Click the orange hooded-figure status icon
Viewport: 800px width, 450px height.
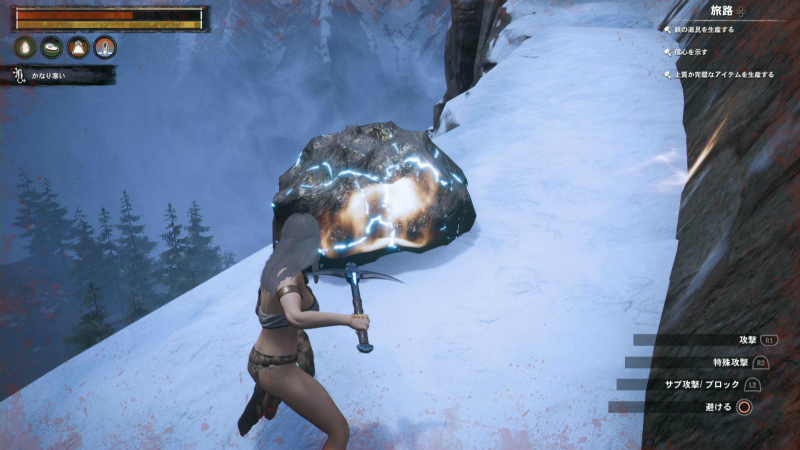click(x=78, y=47)
